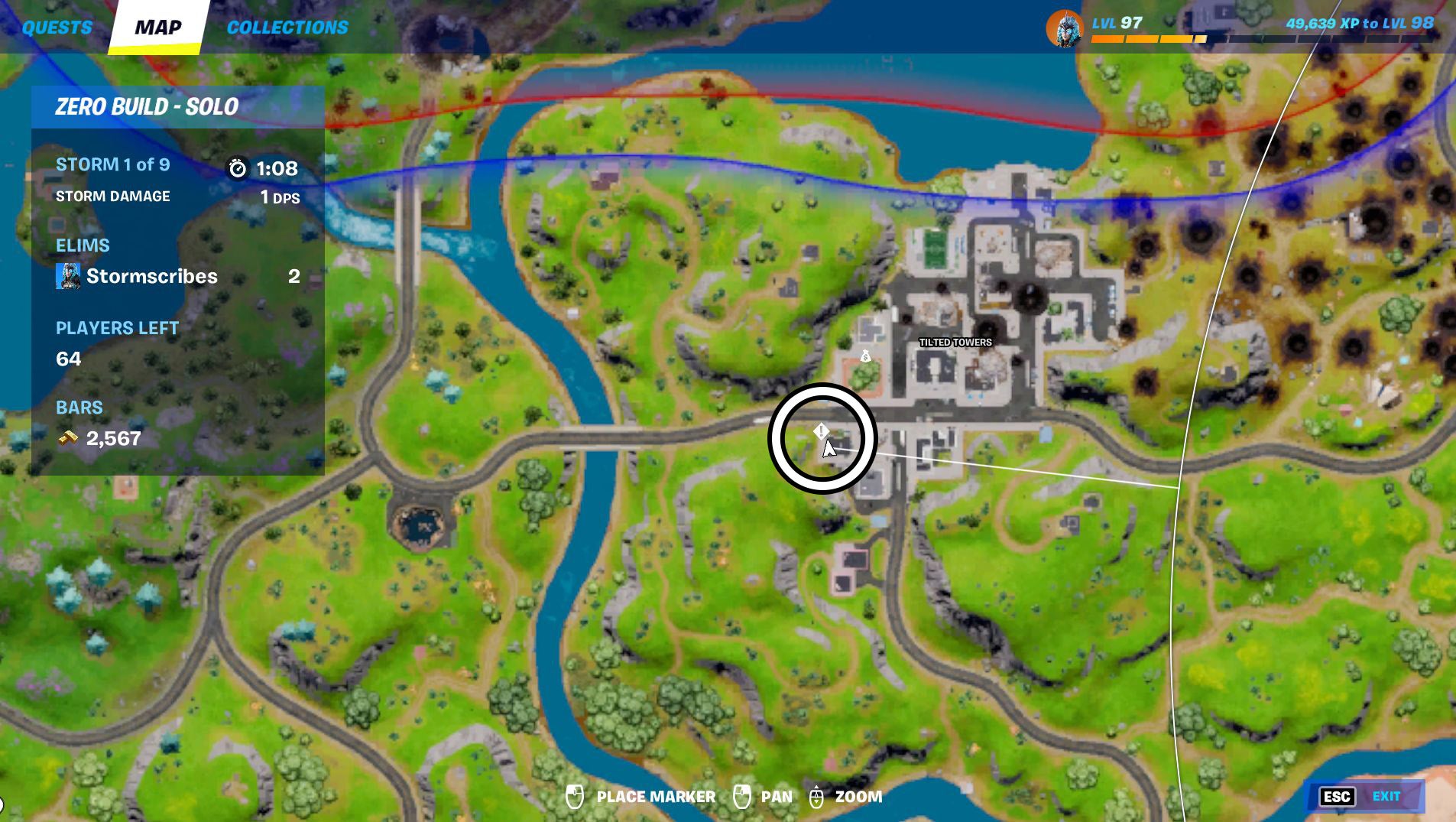Click the Zoom scroll-wheel icon

pos(817,795)
